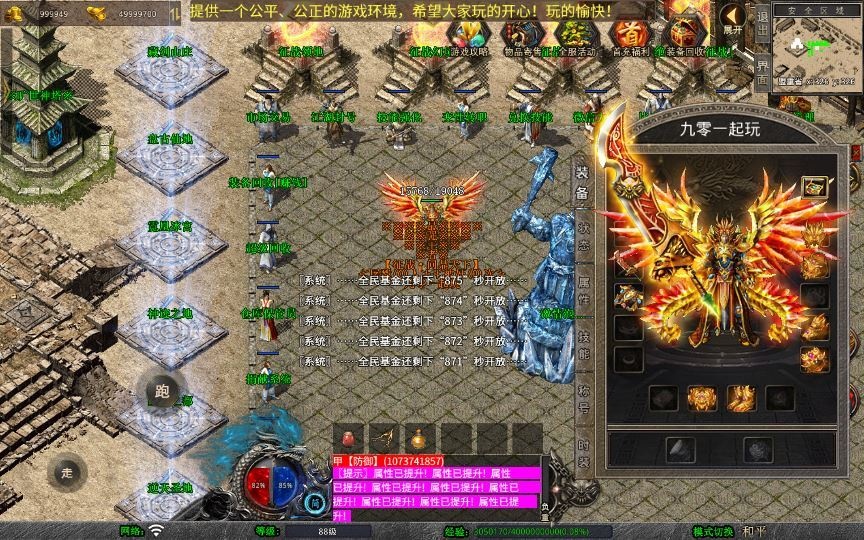Click the 退出 exit button
Image resolution: width=864 pixels, height=540 pixels.
pos(762,21)
